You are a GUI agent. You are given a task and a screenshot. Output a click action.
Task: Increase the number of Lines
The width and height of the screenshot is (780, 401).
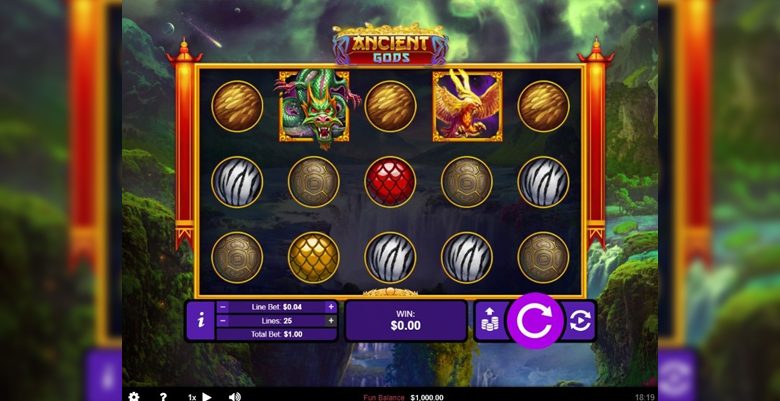(331, 321)
